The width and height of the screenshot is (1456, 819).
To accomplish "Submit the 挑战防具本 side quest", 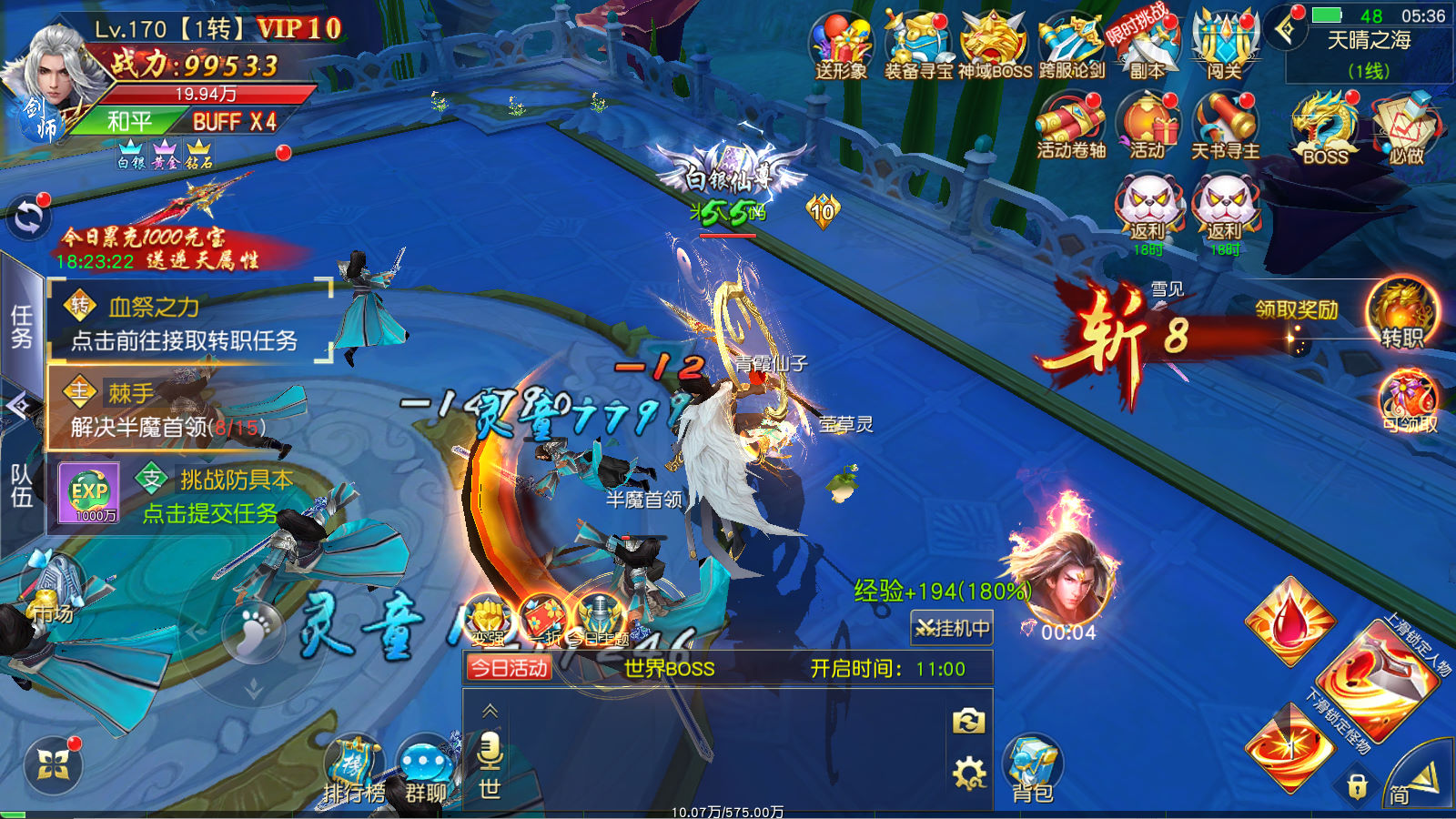I will pyautogui.click(x=211, y=513).
